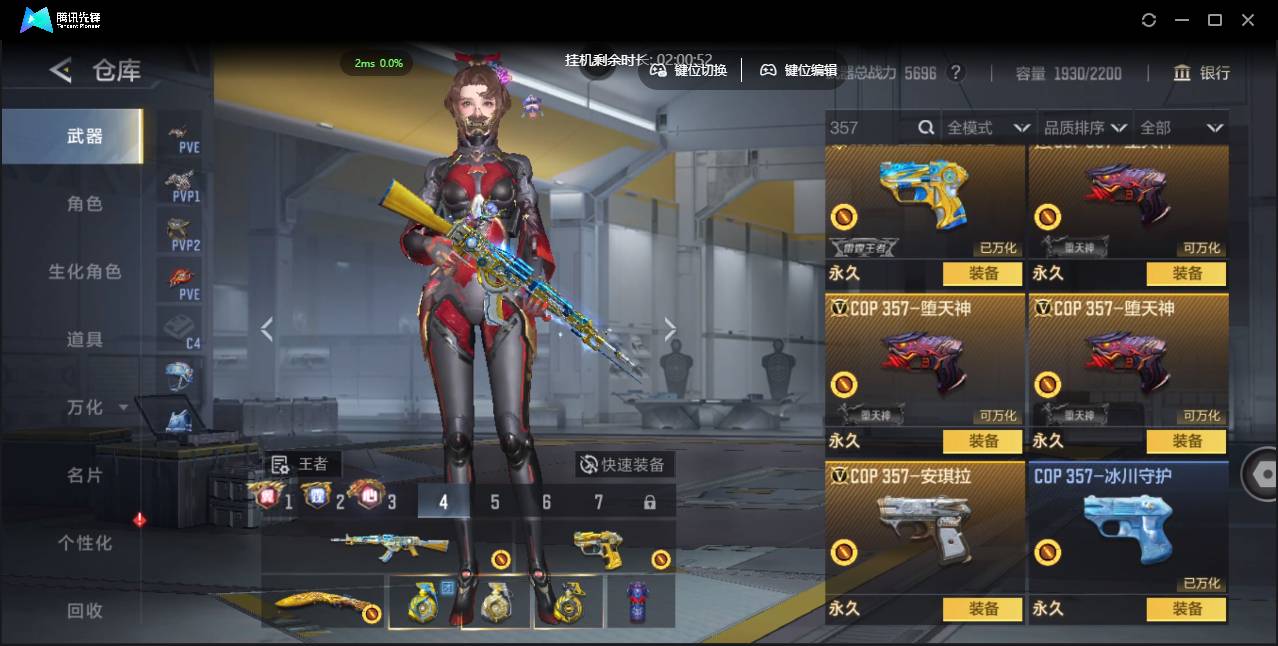Activate 快速装备 quick equip

(624, 465)
